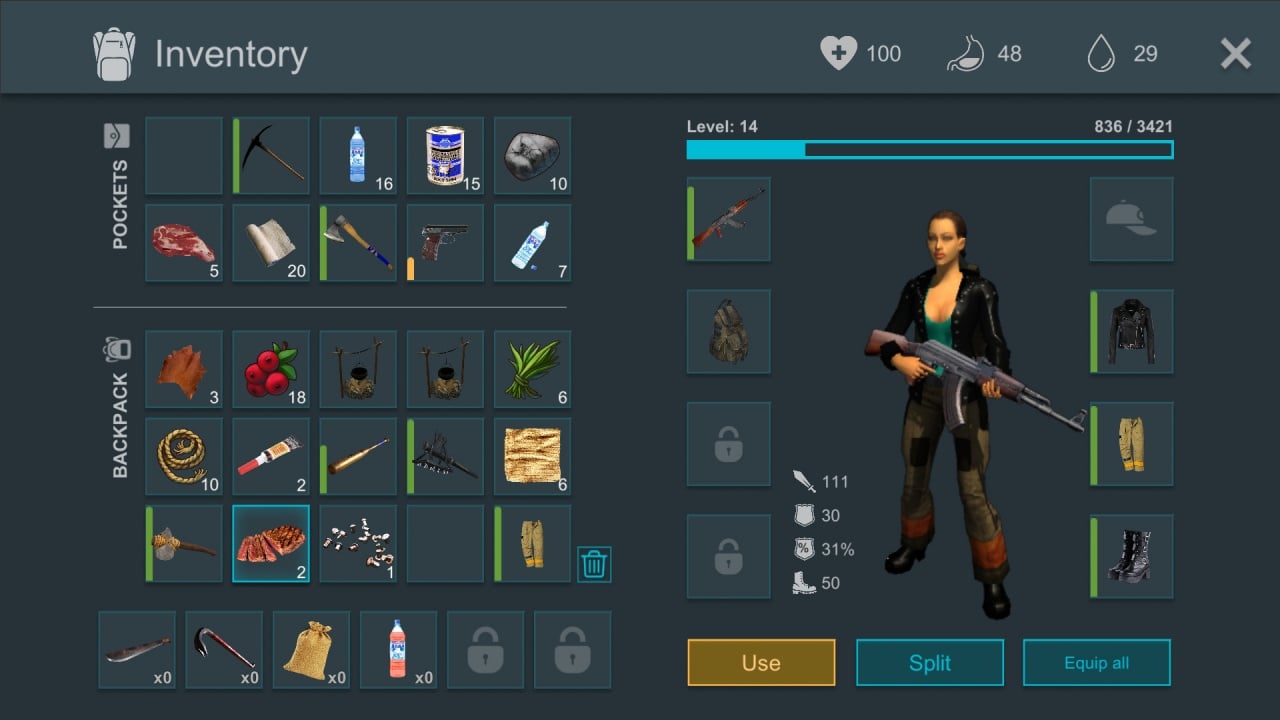Viewport: 1280px width, 720px height.
Task: Click the empty cap headgear slot
Action: tap(1131, 219)
